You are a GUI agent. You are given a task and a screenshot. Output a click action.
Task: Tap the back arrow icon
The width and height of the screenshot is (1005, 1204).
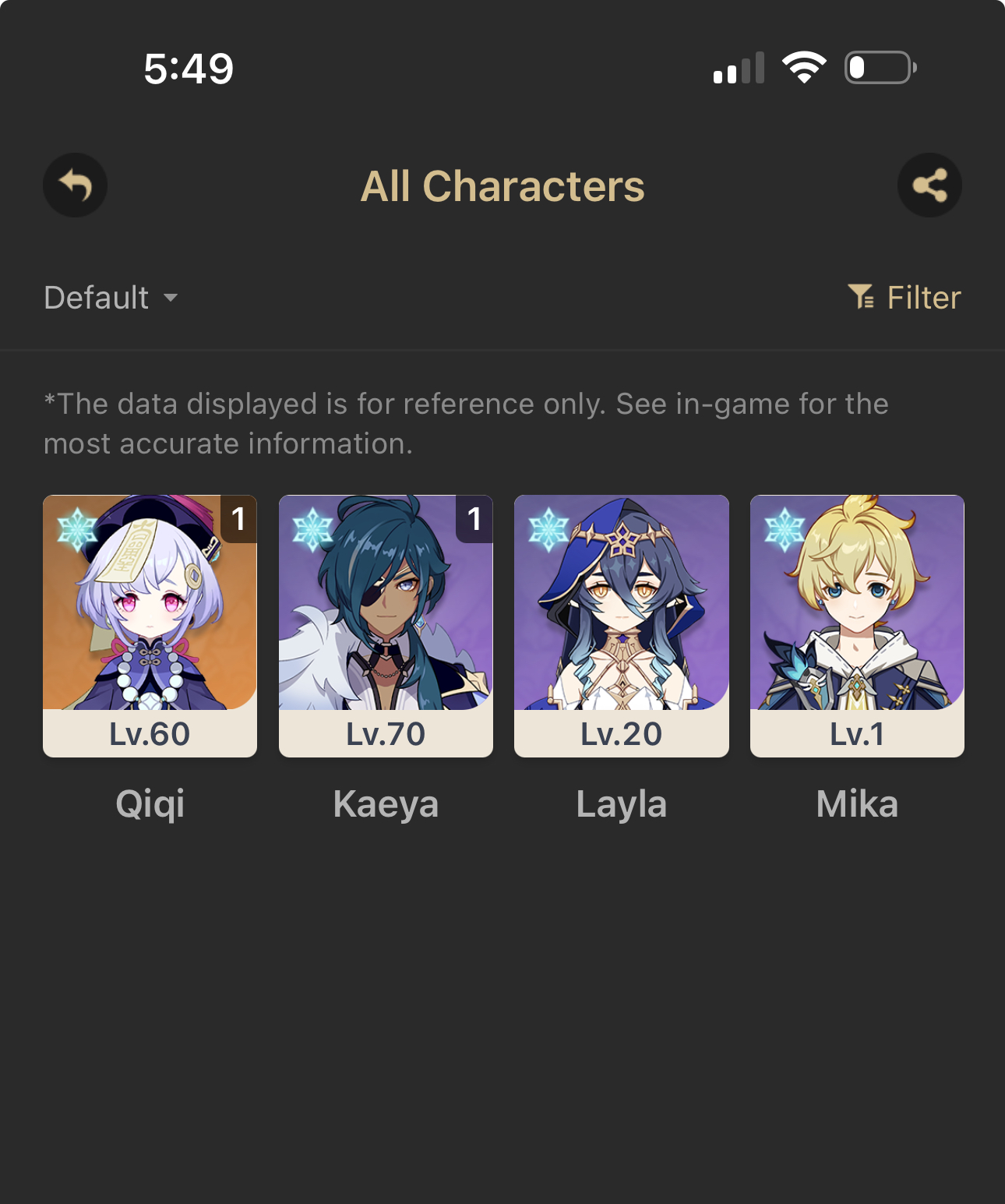tap(75, 185)
